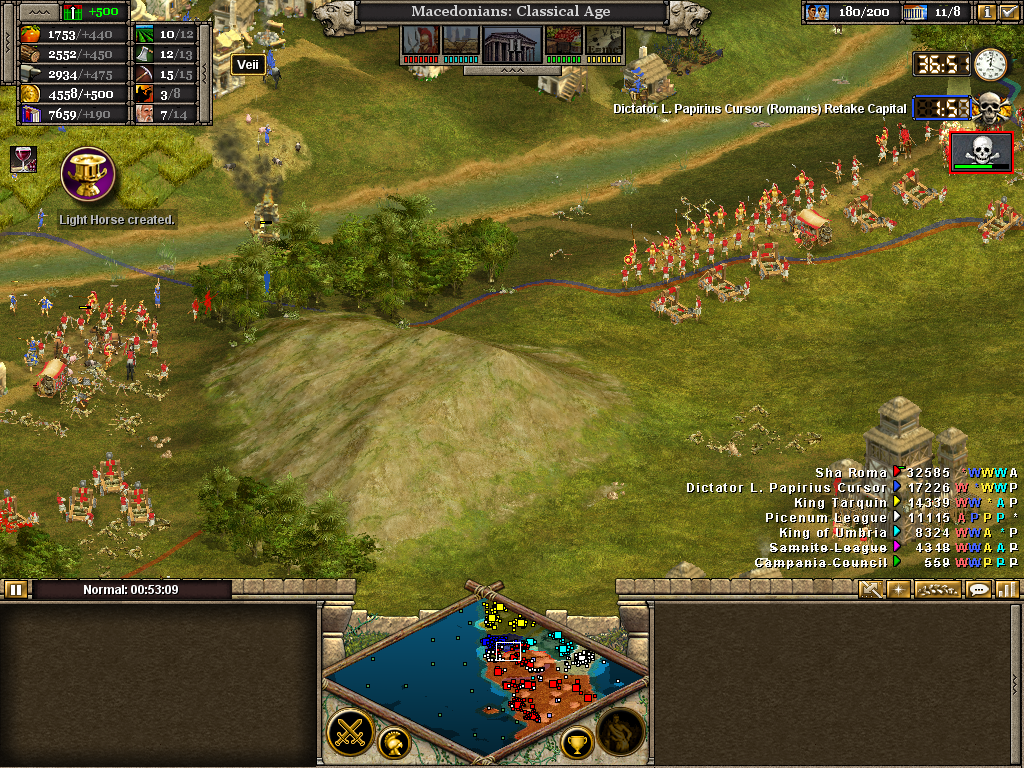Screen dimensions: 1024x768
Task: Click the golden helmet button near the minimap
Action: coord(395,742)
